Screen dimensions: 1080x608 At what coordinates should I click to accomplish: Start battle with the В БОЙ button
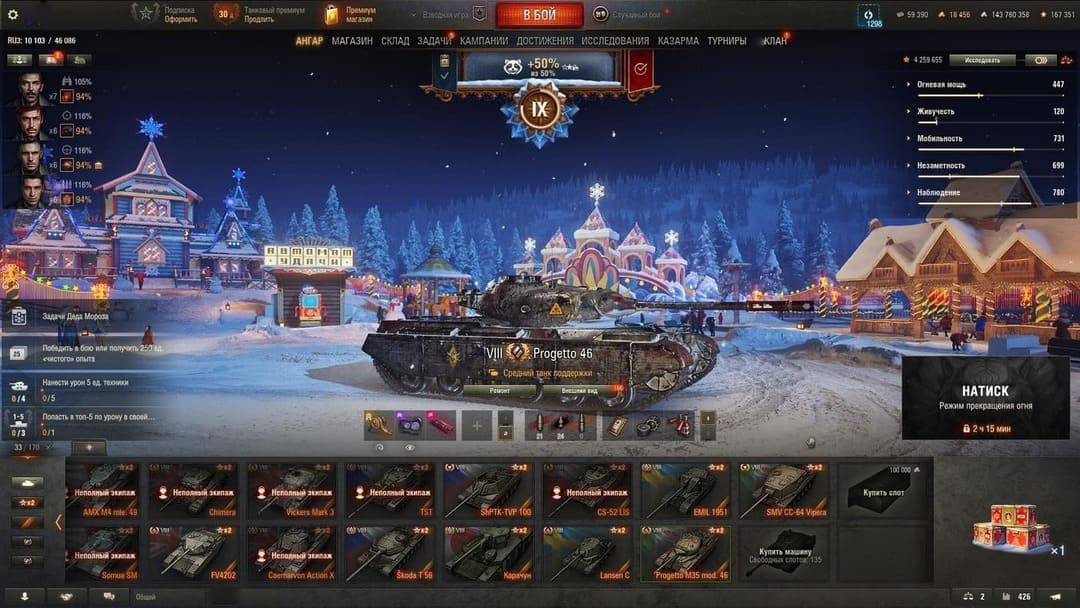[539, 14]
